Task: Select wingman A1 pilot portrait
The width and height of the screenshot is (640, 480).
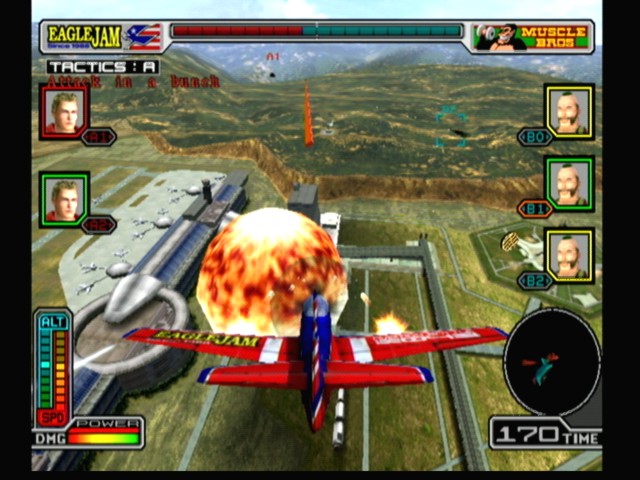Action: click(x=65, y=110)
